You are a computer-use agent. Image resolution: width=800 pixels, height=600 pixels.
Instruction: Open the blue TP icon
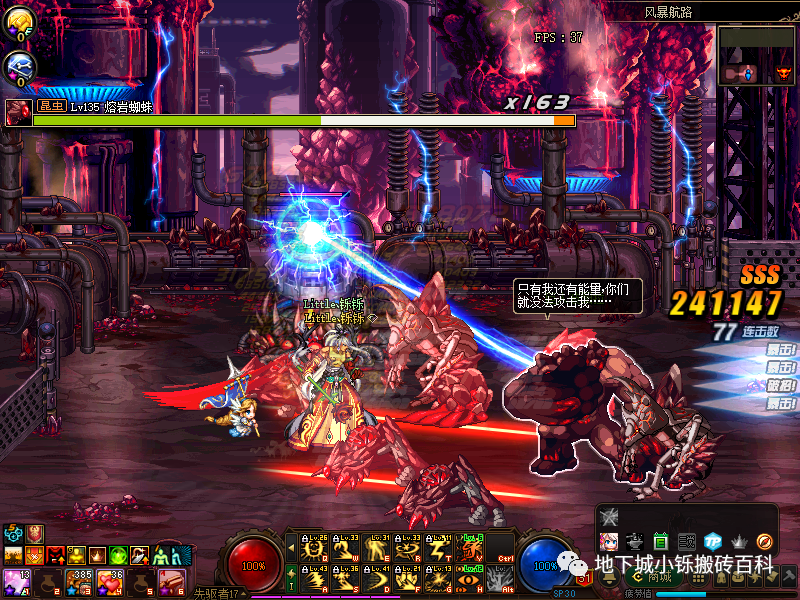click(712, 541)
